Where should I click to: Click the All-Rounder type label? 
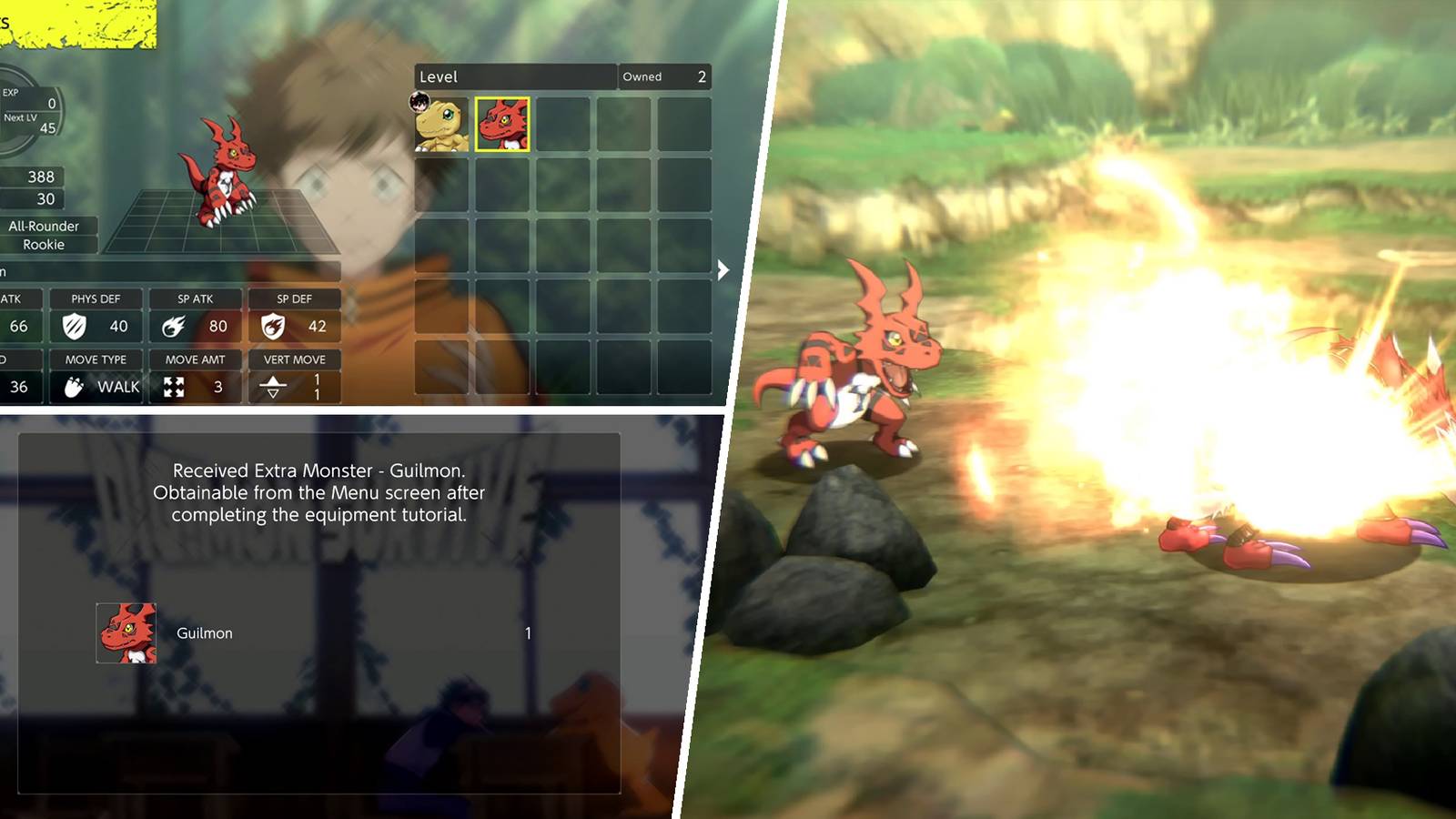pos(45,226)
